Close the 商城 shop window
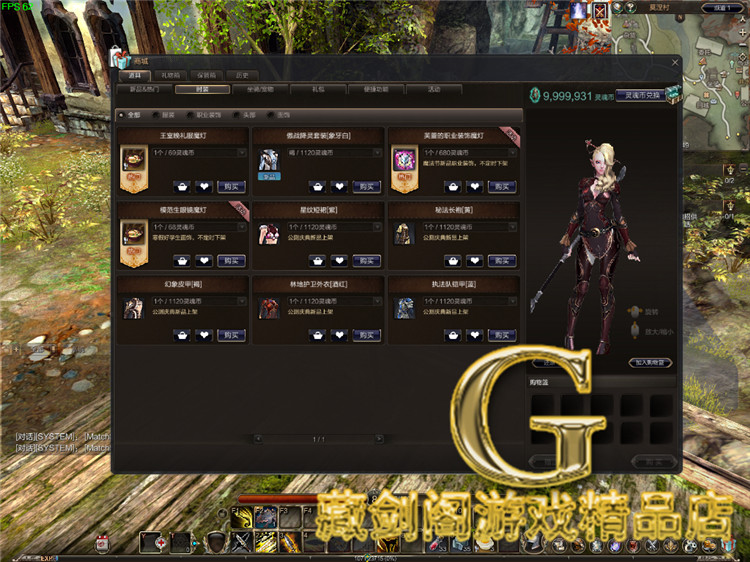Viewport: 750px width, 562px height. 675,62
